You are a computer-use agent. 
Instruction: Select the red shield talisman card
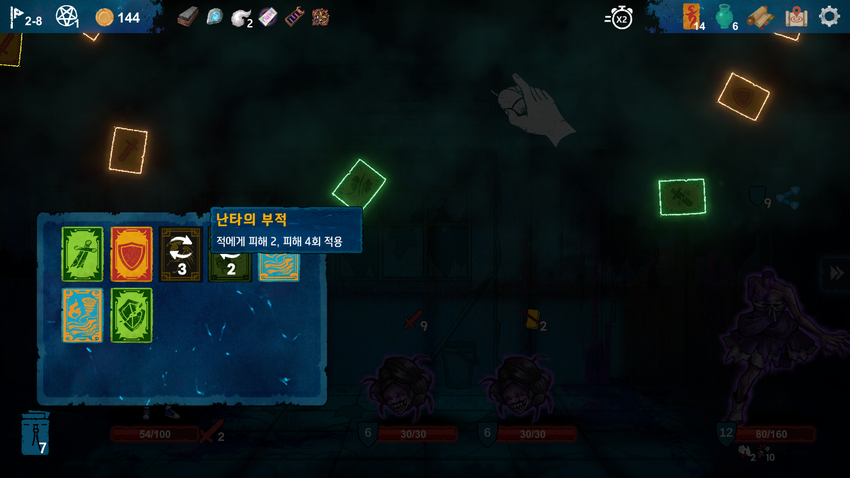pos(131,254)
